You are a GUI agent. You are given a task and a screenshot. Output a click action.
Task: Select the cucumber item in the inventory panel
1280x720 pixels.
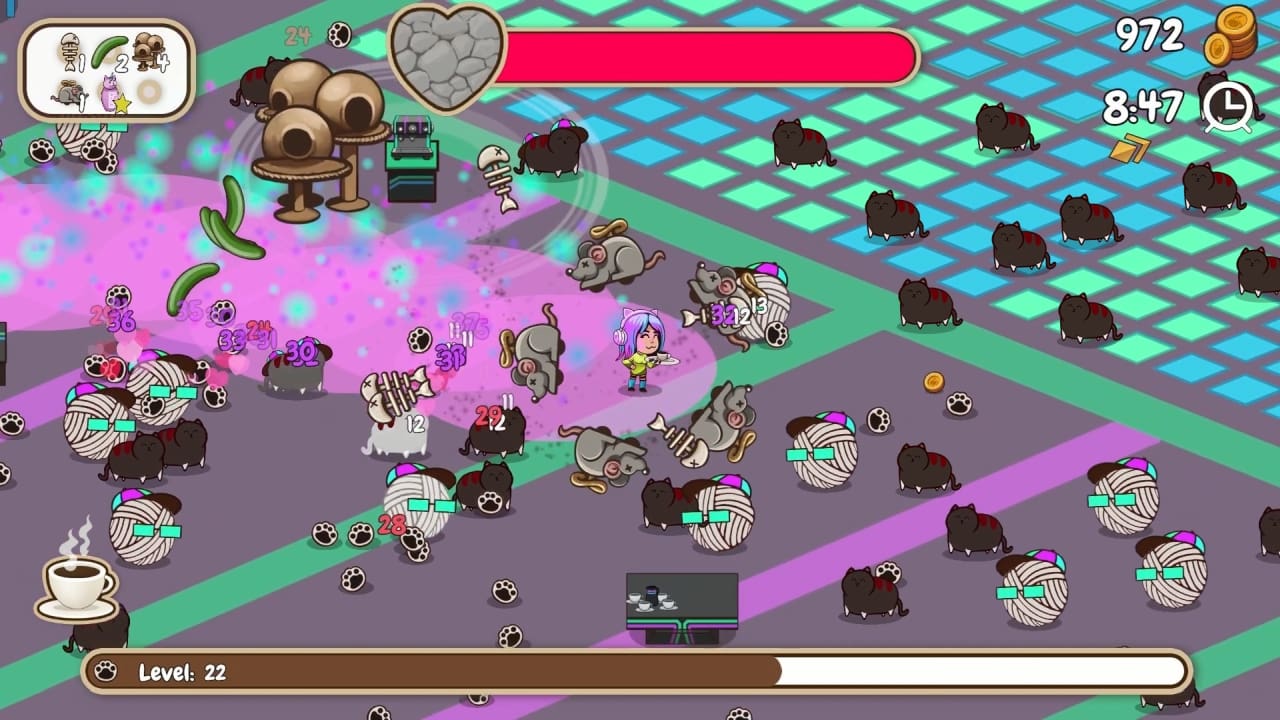click(108, 50)
